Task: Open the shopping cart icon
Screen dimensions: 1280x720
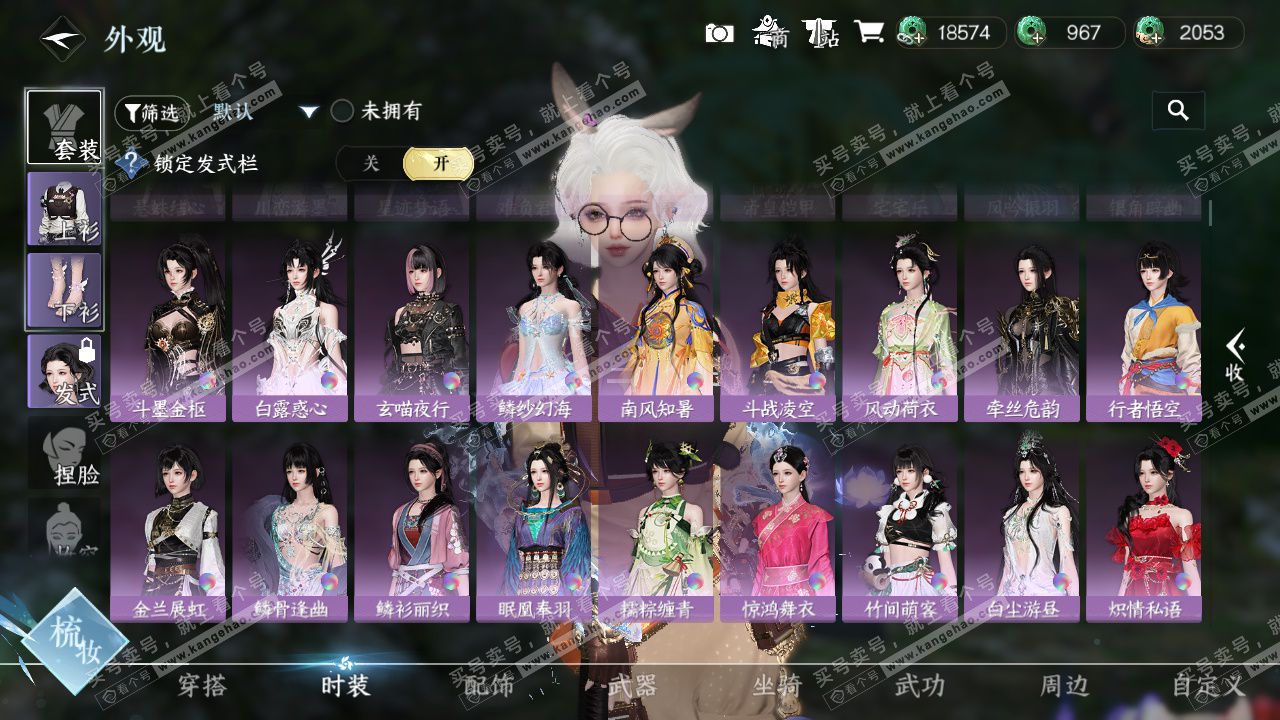Action: pyautogui.click(x=868, y=33)
